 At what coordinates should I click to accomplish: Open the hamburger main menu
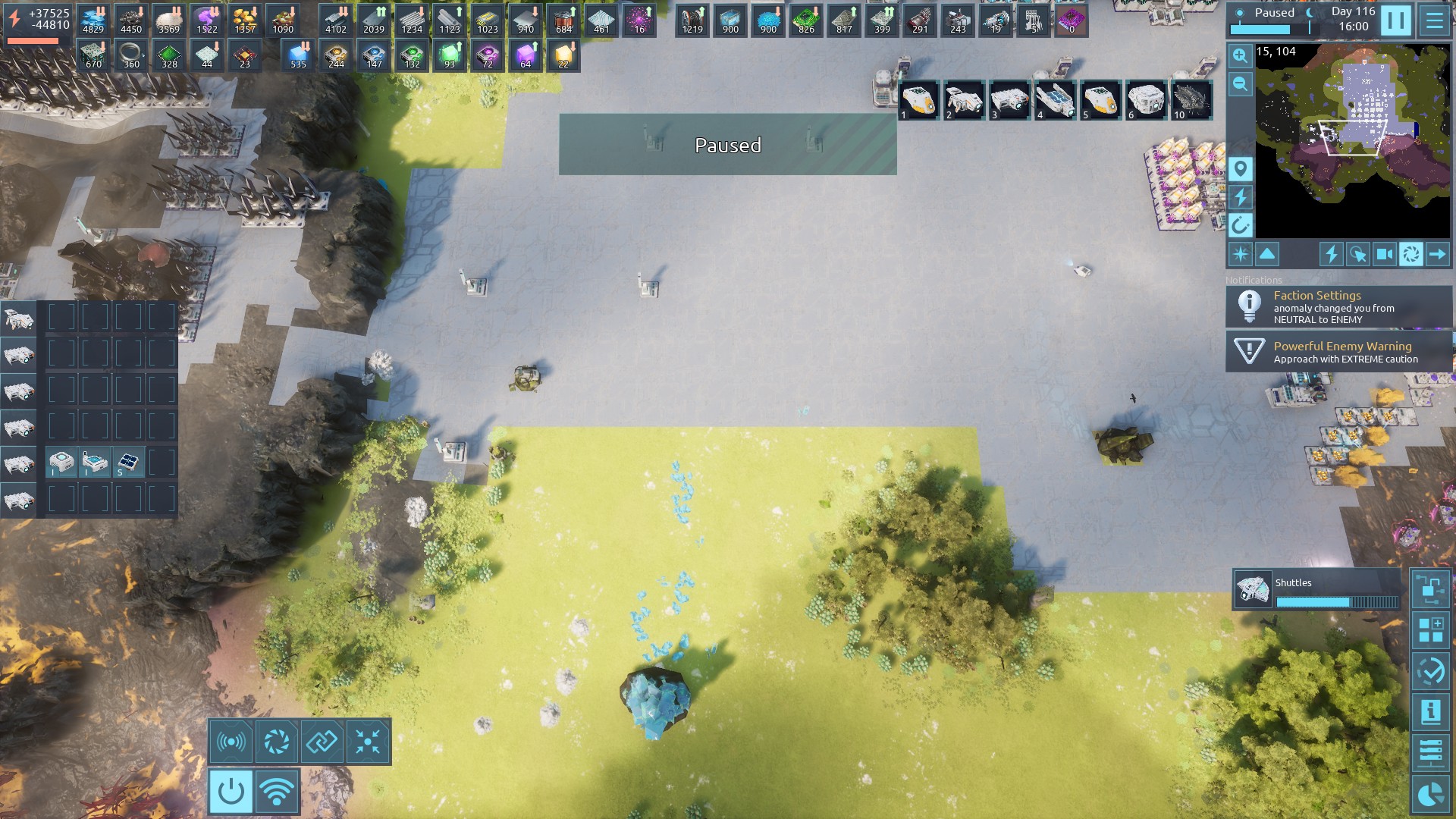pos(1434,20)
